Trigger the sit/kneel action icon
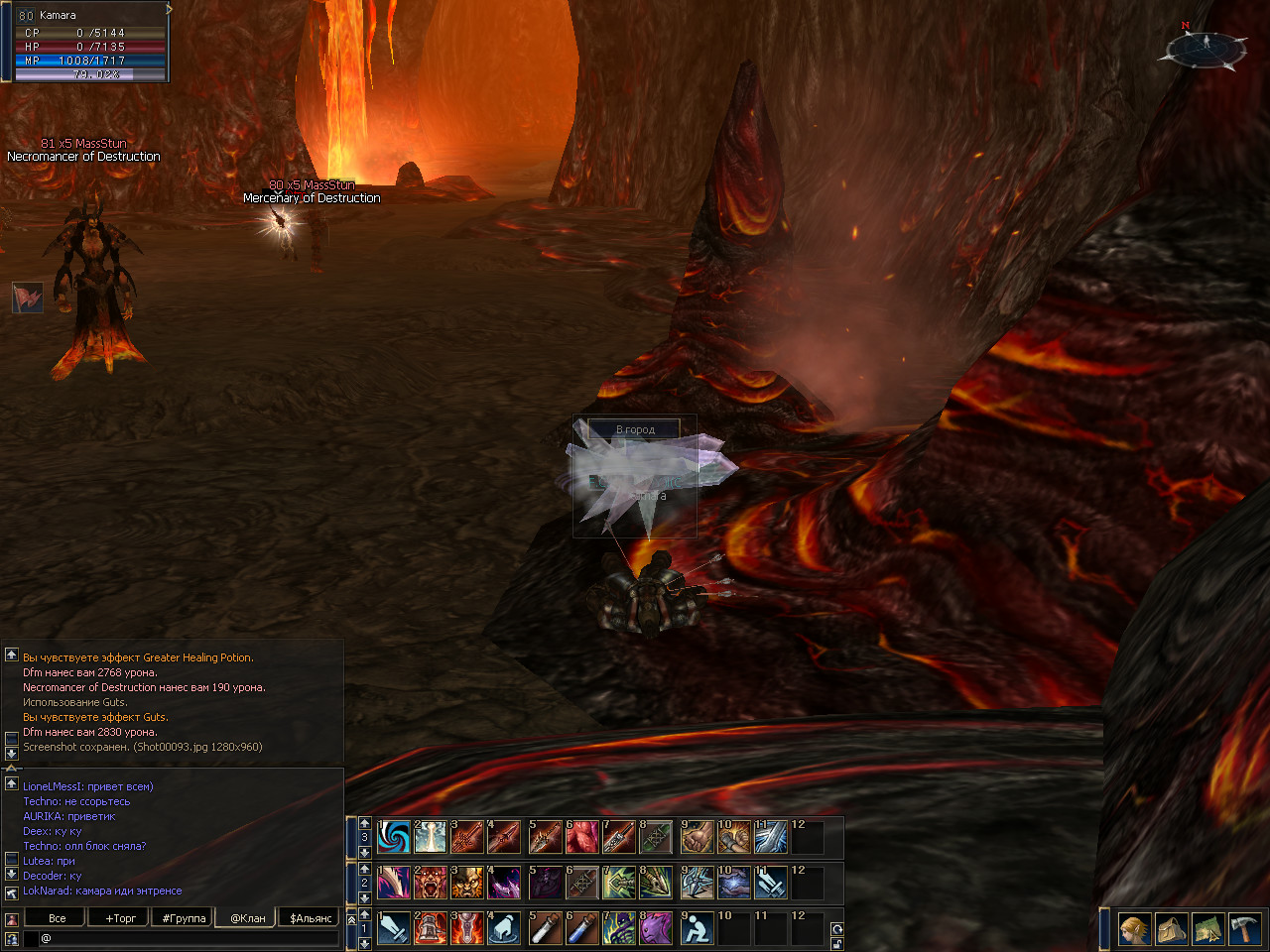1270x952 pixels. pos(697,928)
